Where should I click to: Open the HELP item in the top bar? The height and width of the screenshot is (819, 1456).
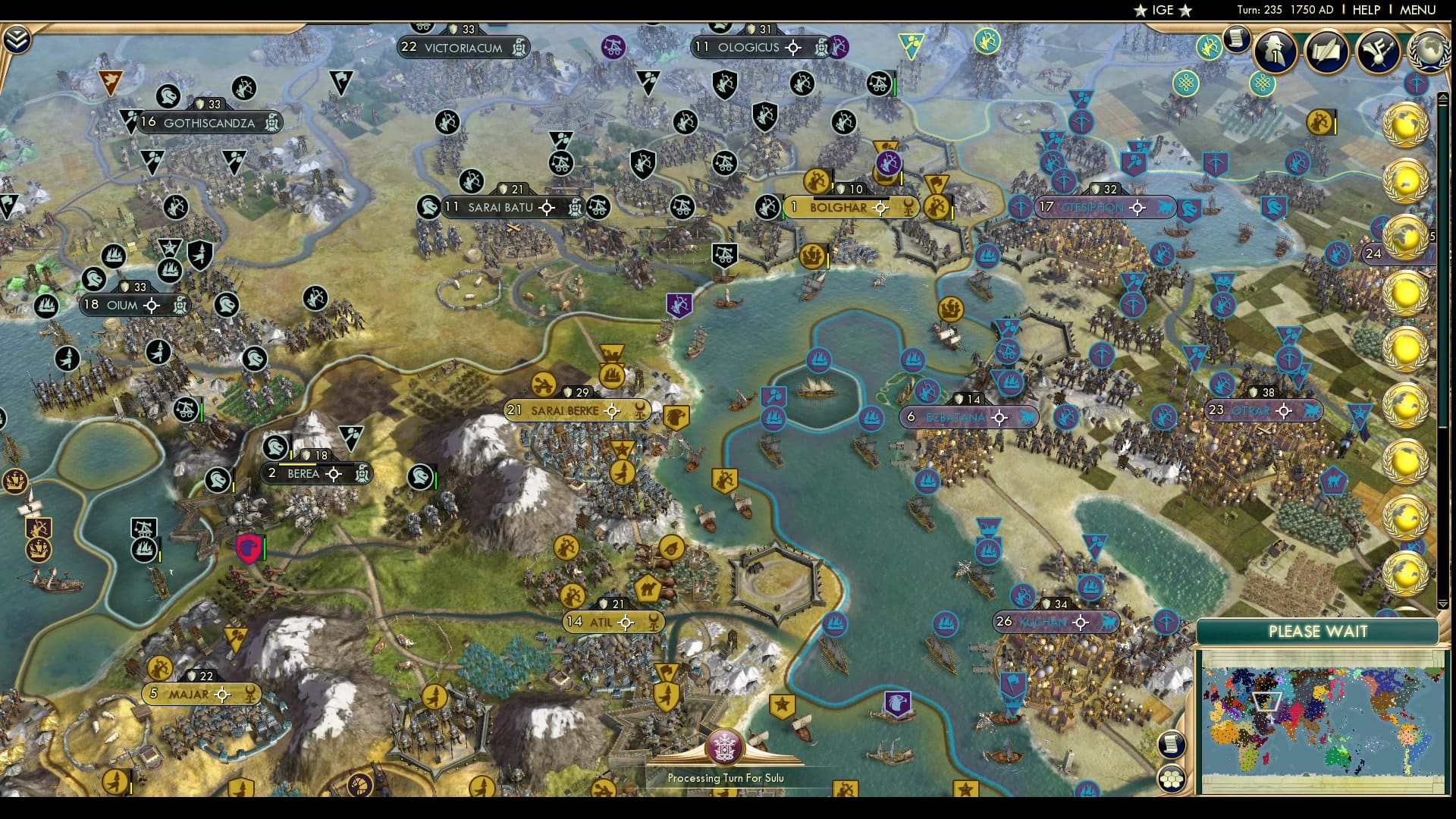(1367, 11)
